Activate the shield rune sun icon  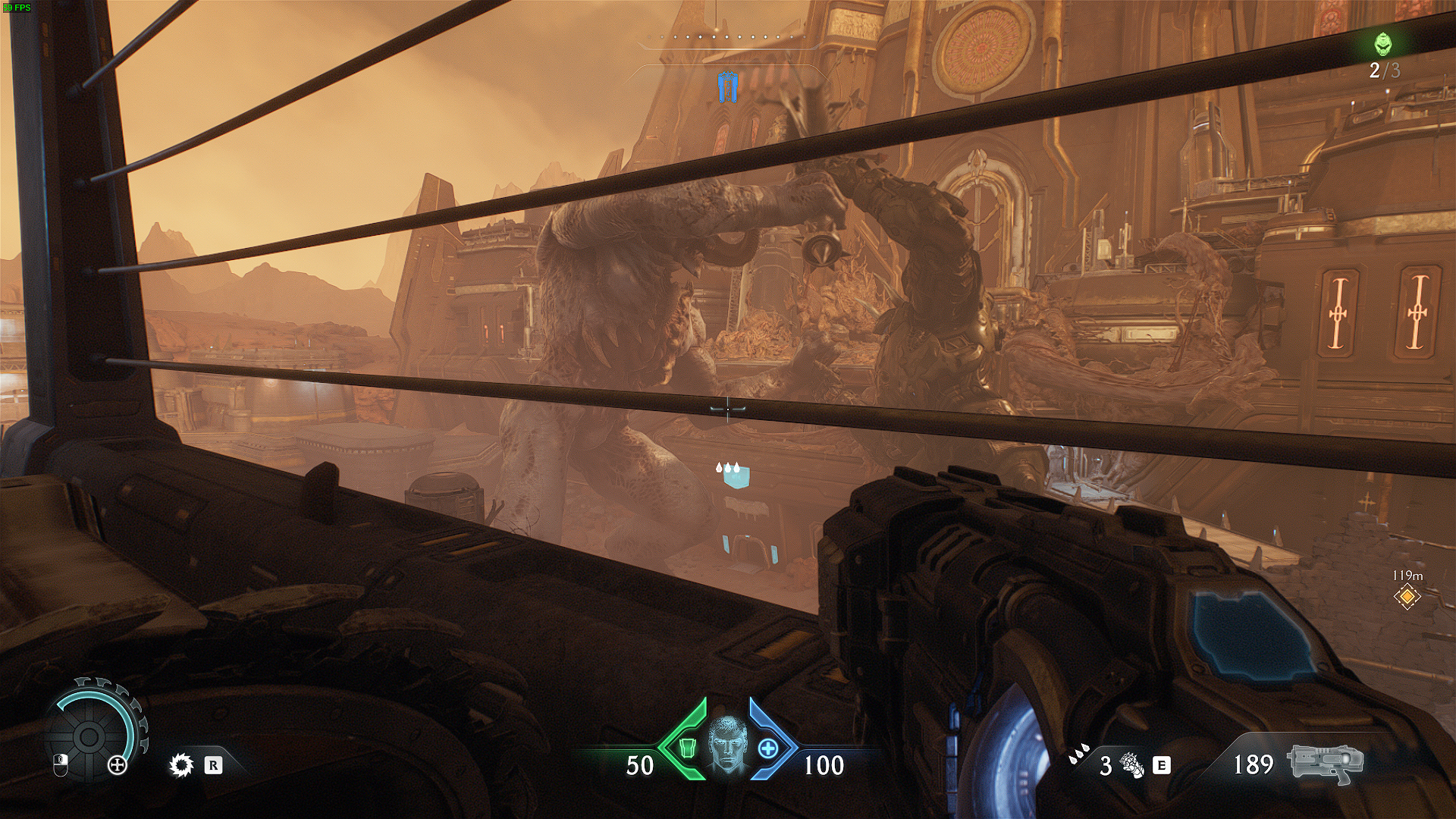click(180, 765)
